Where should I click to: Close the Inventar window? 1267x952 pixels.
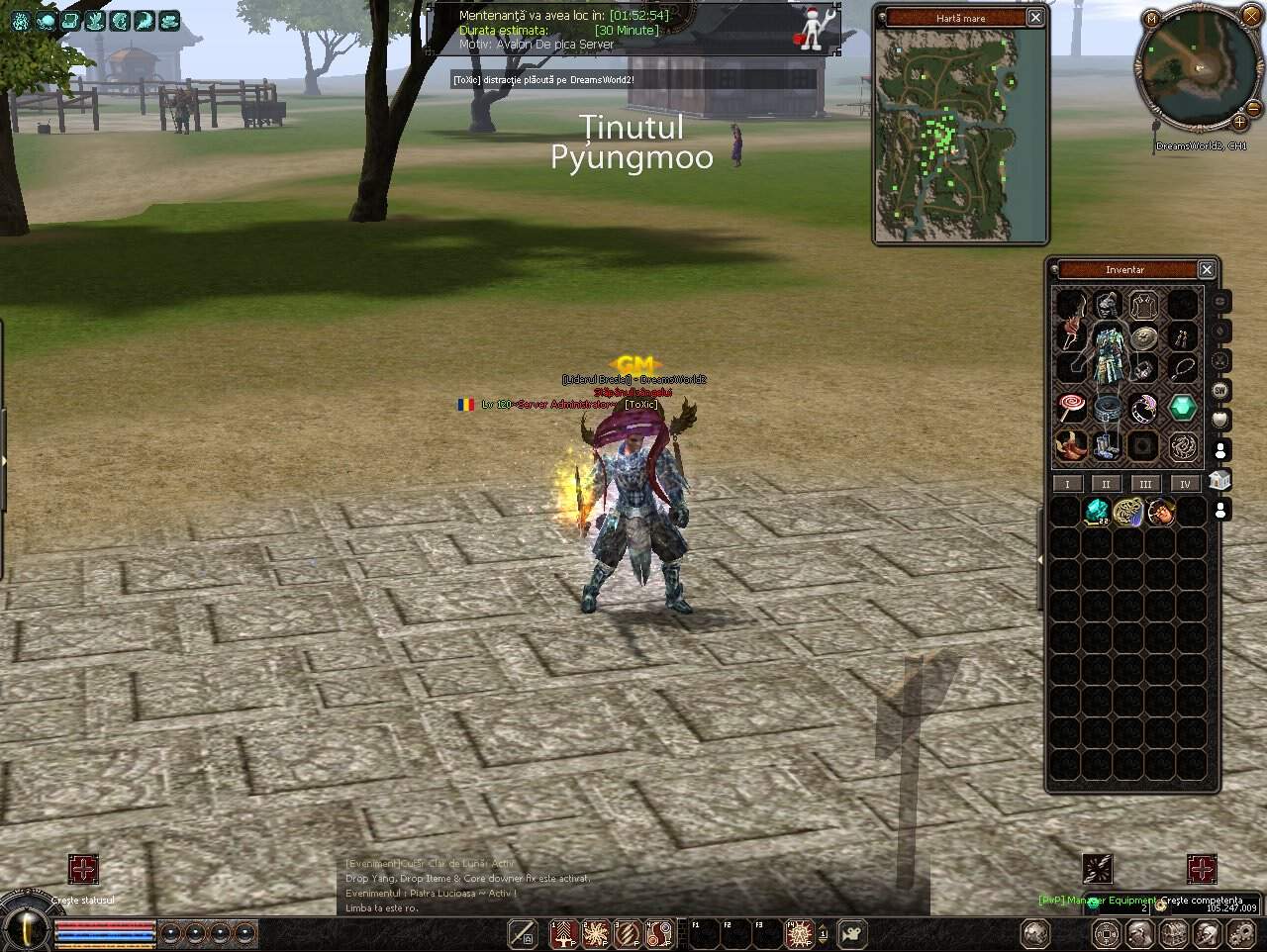[x=1206, y=269]
